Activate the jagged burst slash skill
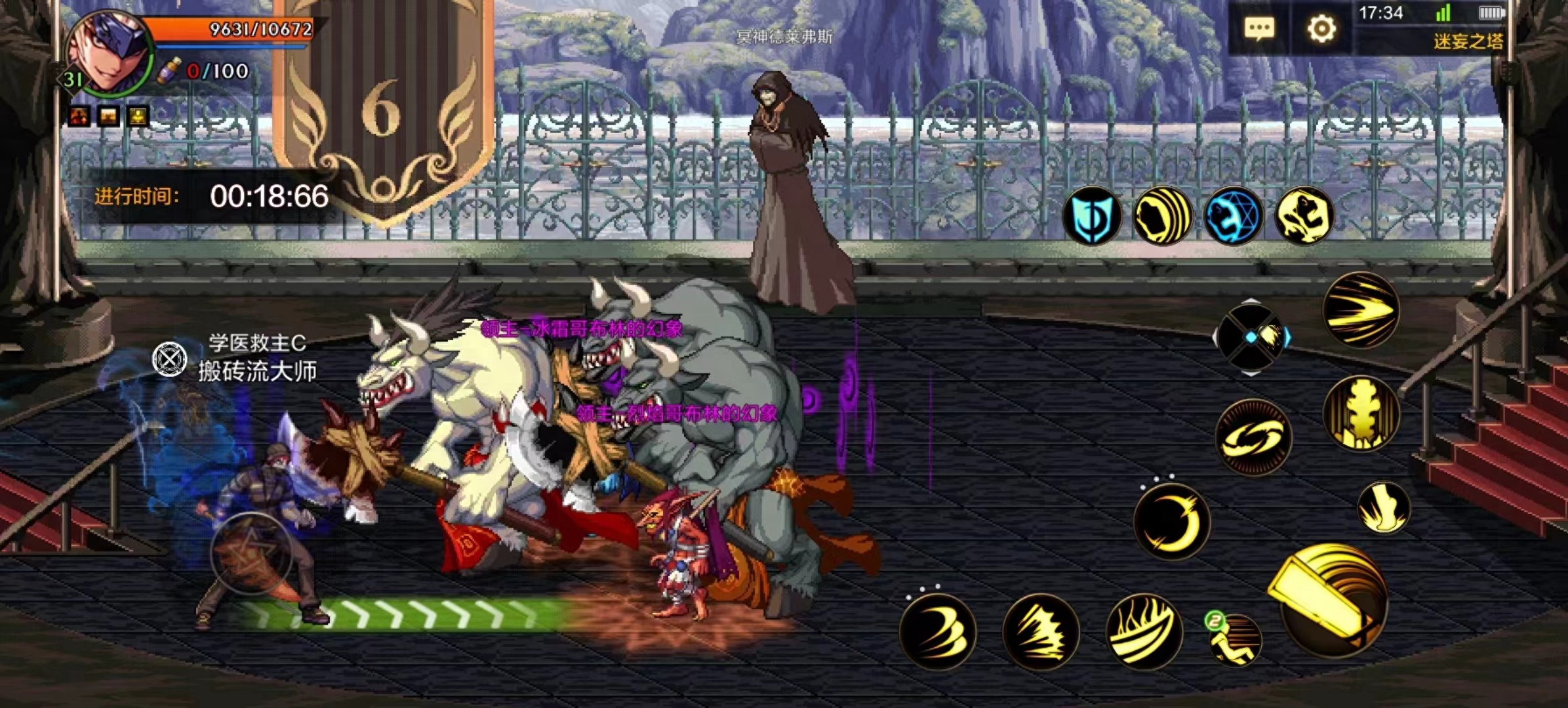 click(x=1041, y=631)
